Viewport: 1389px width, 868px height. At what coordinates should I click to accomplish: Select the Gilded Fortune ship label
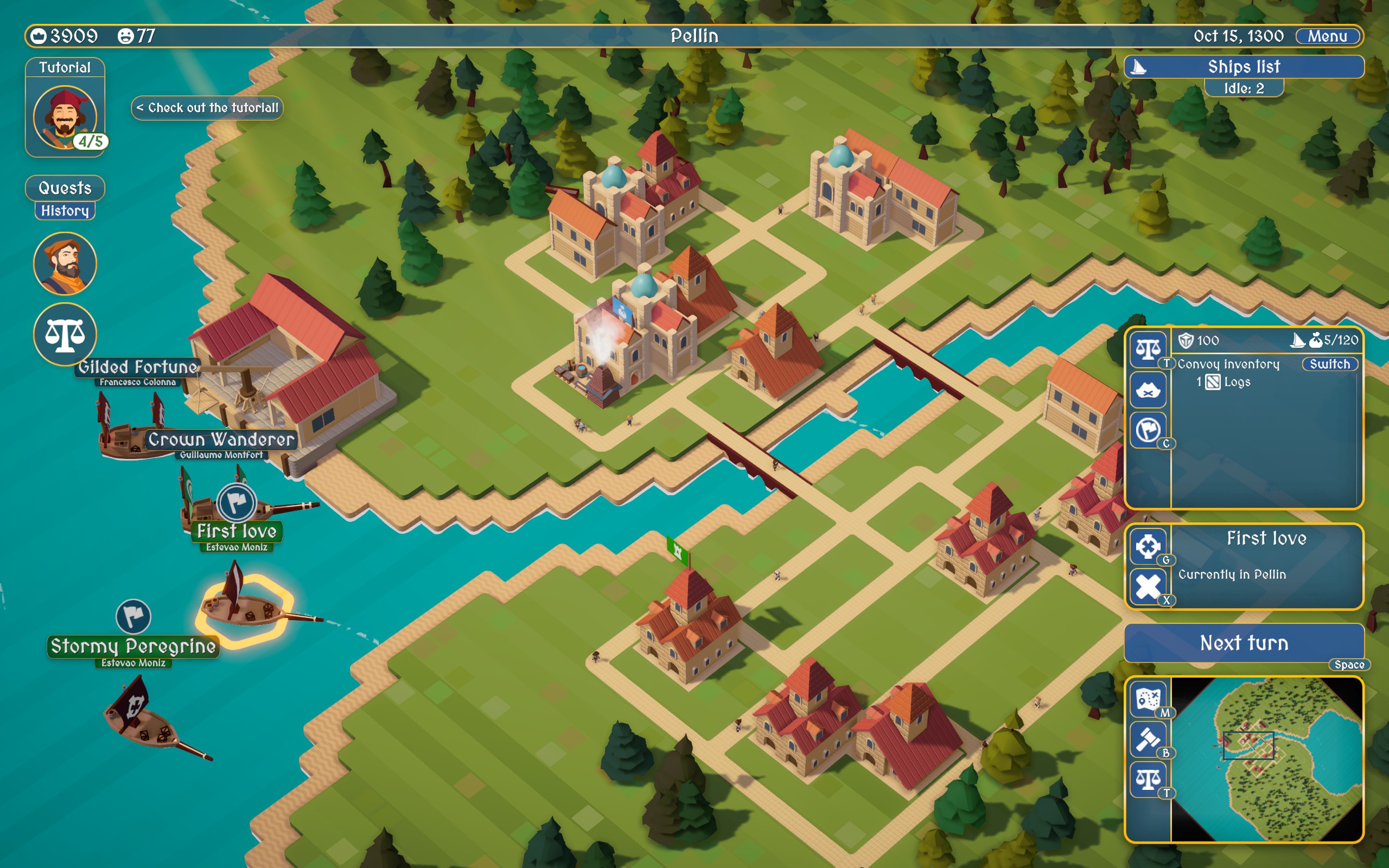coord(138,367)
